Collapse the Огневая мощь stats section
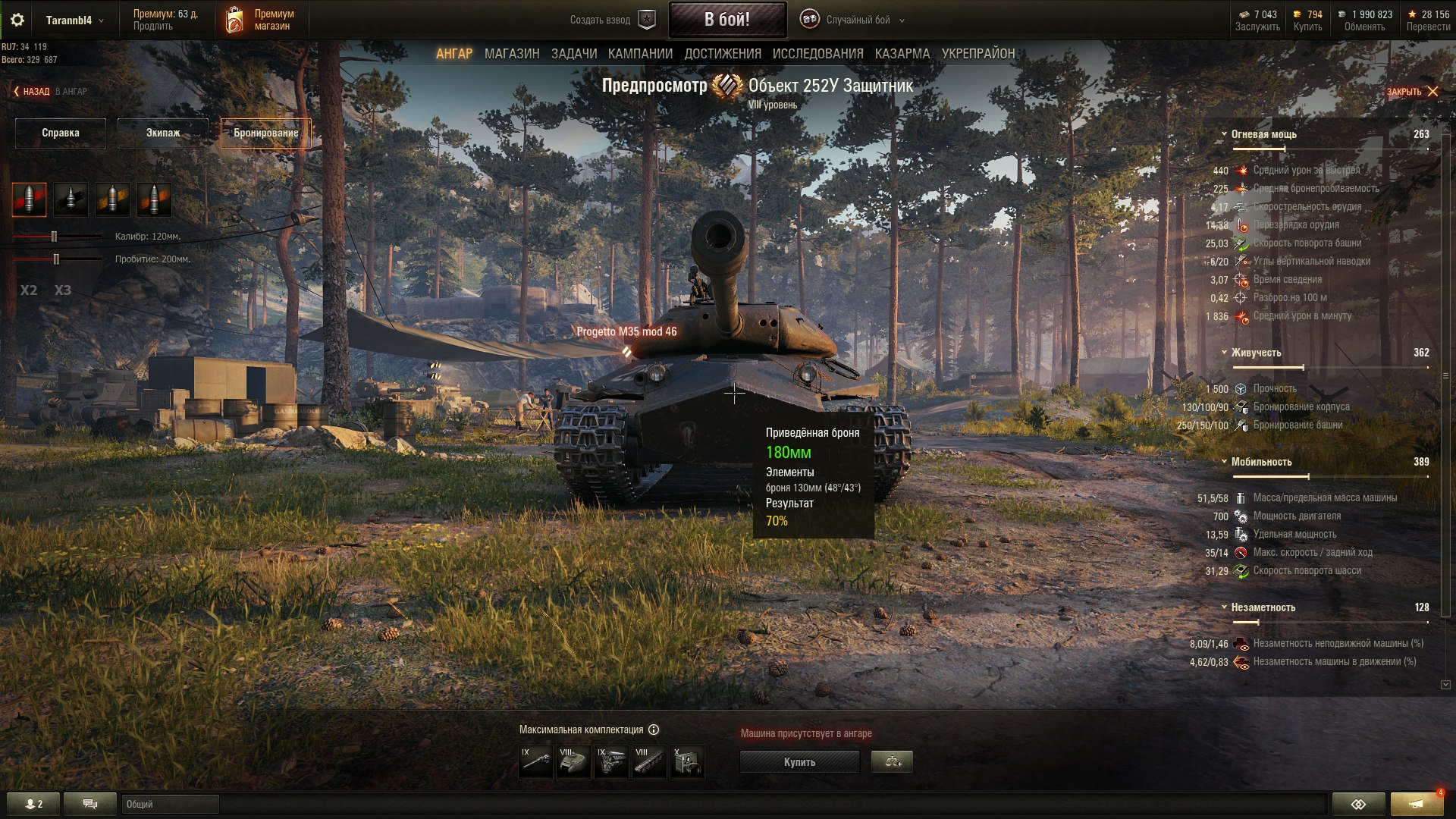The height and width of the screenshot is (819, 1456). click(x=1224, y=134)
